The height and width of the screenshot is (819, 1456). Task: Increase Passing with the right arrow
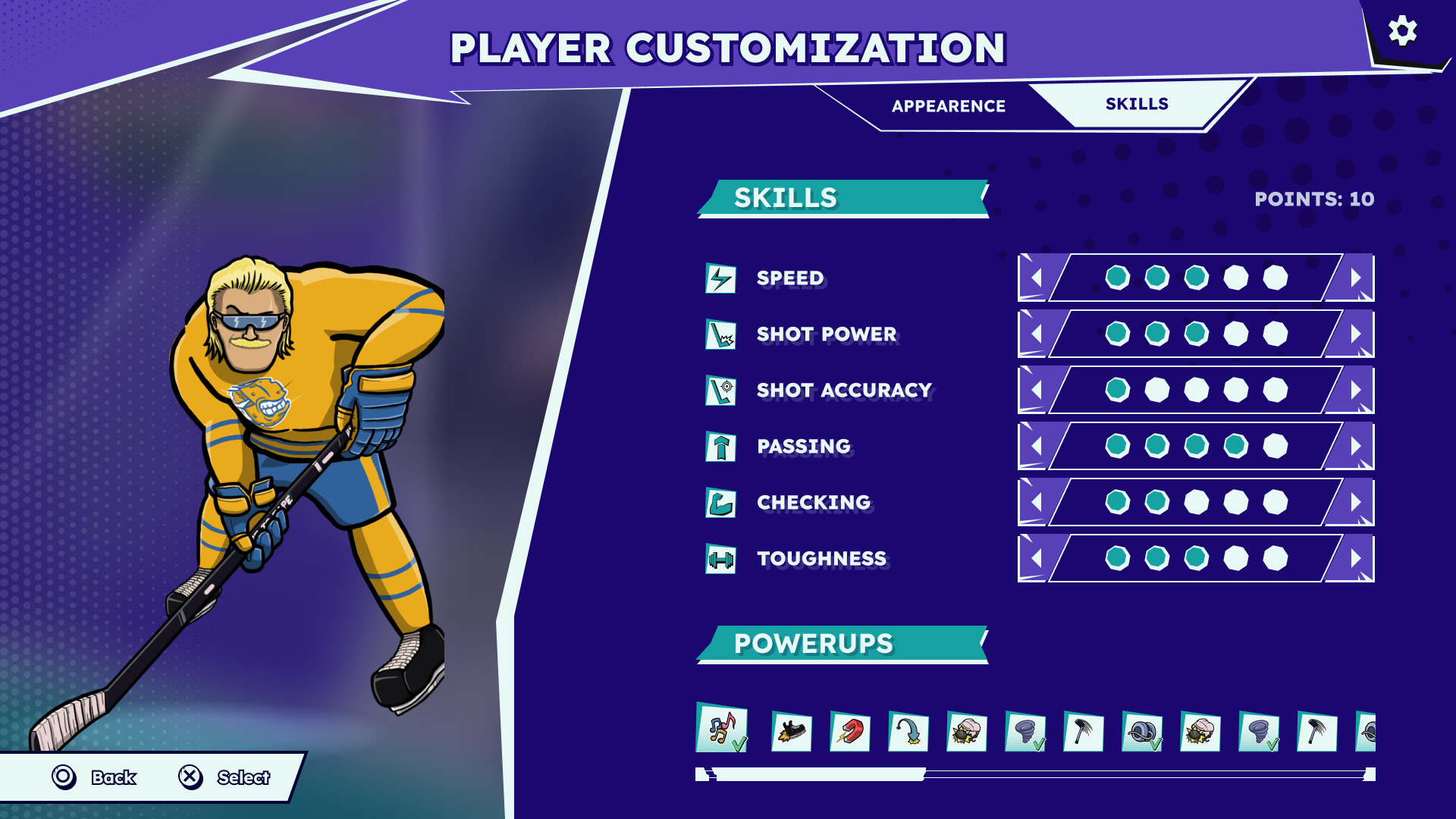(x=1356, y=447)
